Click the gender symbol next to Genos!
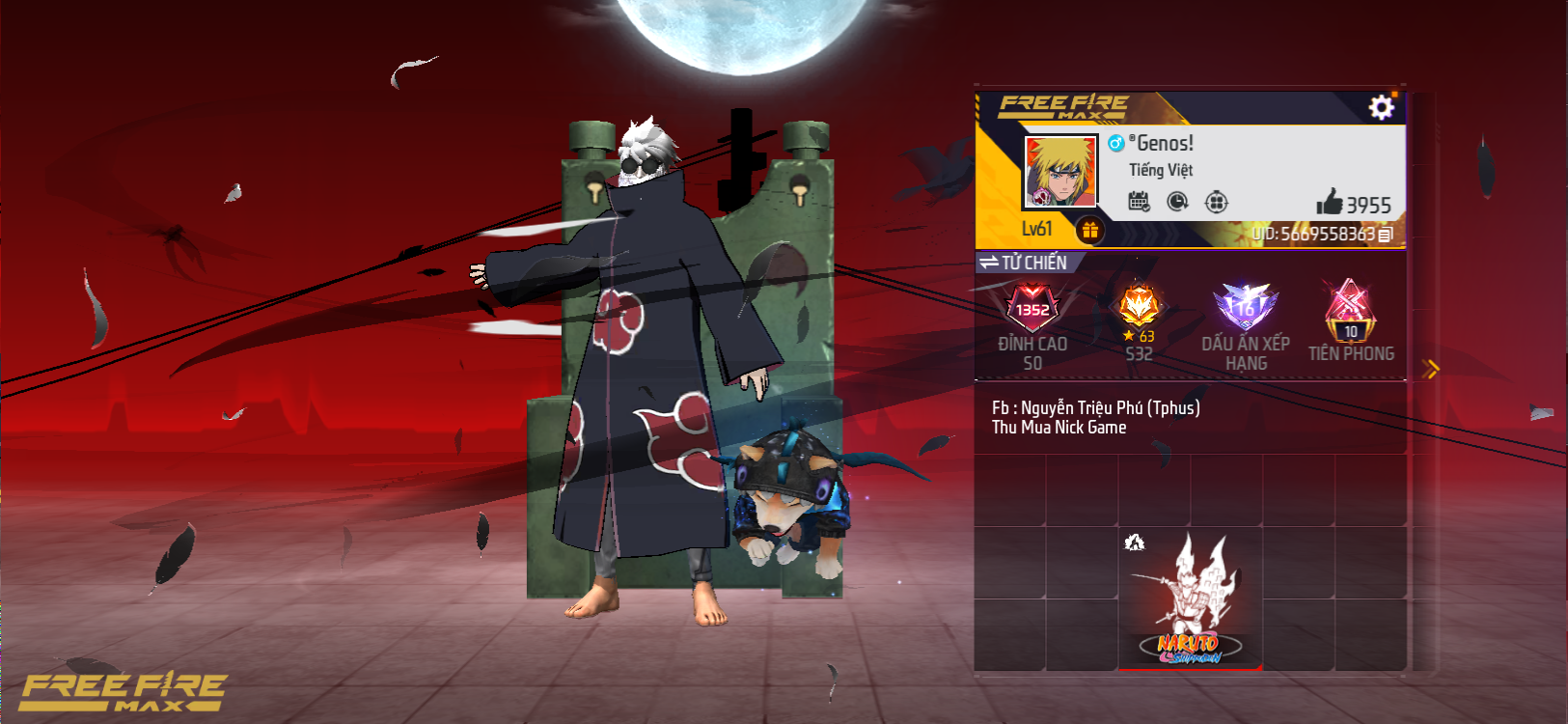Screen dimensions: 1568x724 click(1116, 145)
